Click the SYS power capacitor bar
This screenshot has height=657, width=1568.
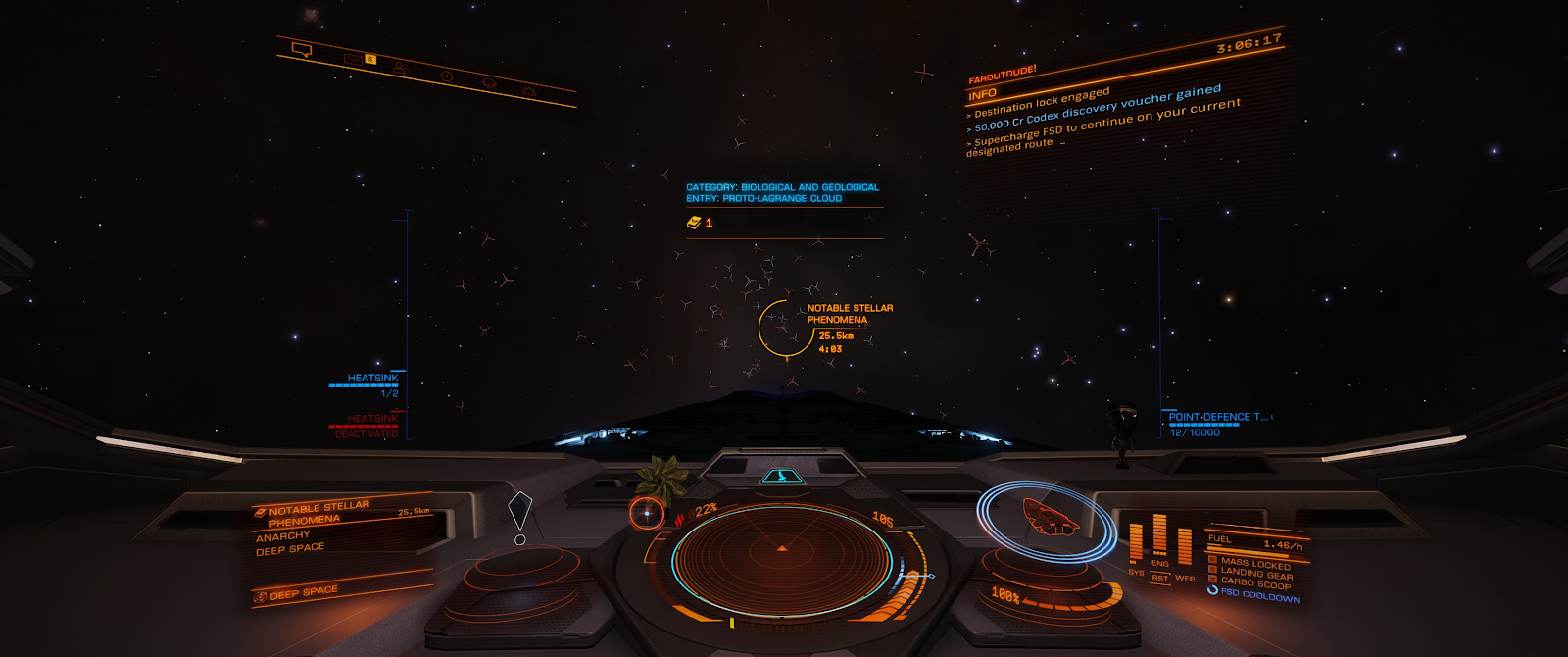click(x=1136, y=542)
